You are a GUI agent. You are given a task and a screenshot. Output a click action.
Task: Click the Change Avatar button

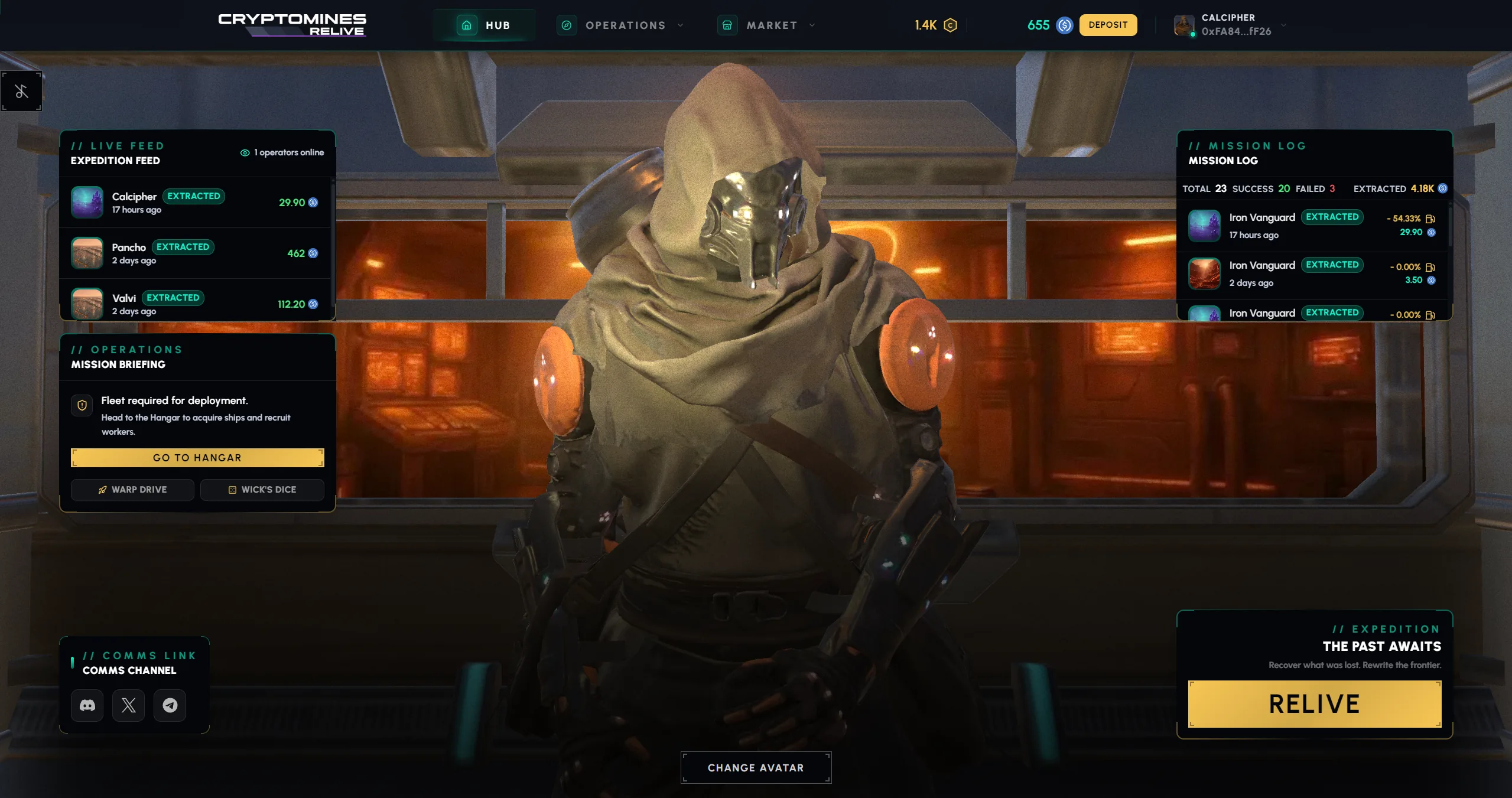(756, 768)
